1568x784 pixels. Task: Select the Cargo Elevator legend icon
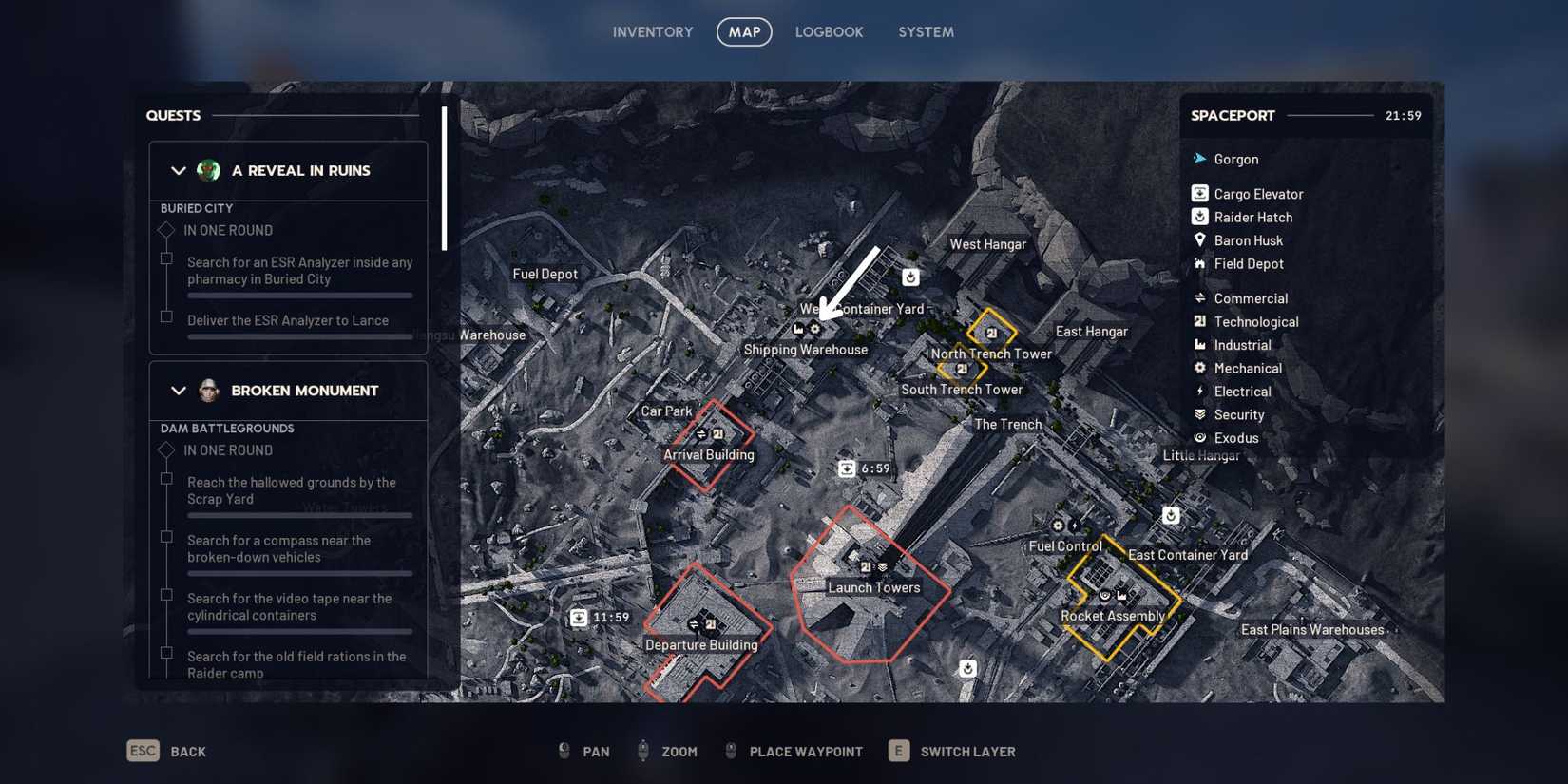click(x=1198, y=193)
